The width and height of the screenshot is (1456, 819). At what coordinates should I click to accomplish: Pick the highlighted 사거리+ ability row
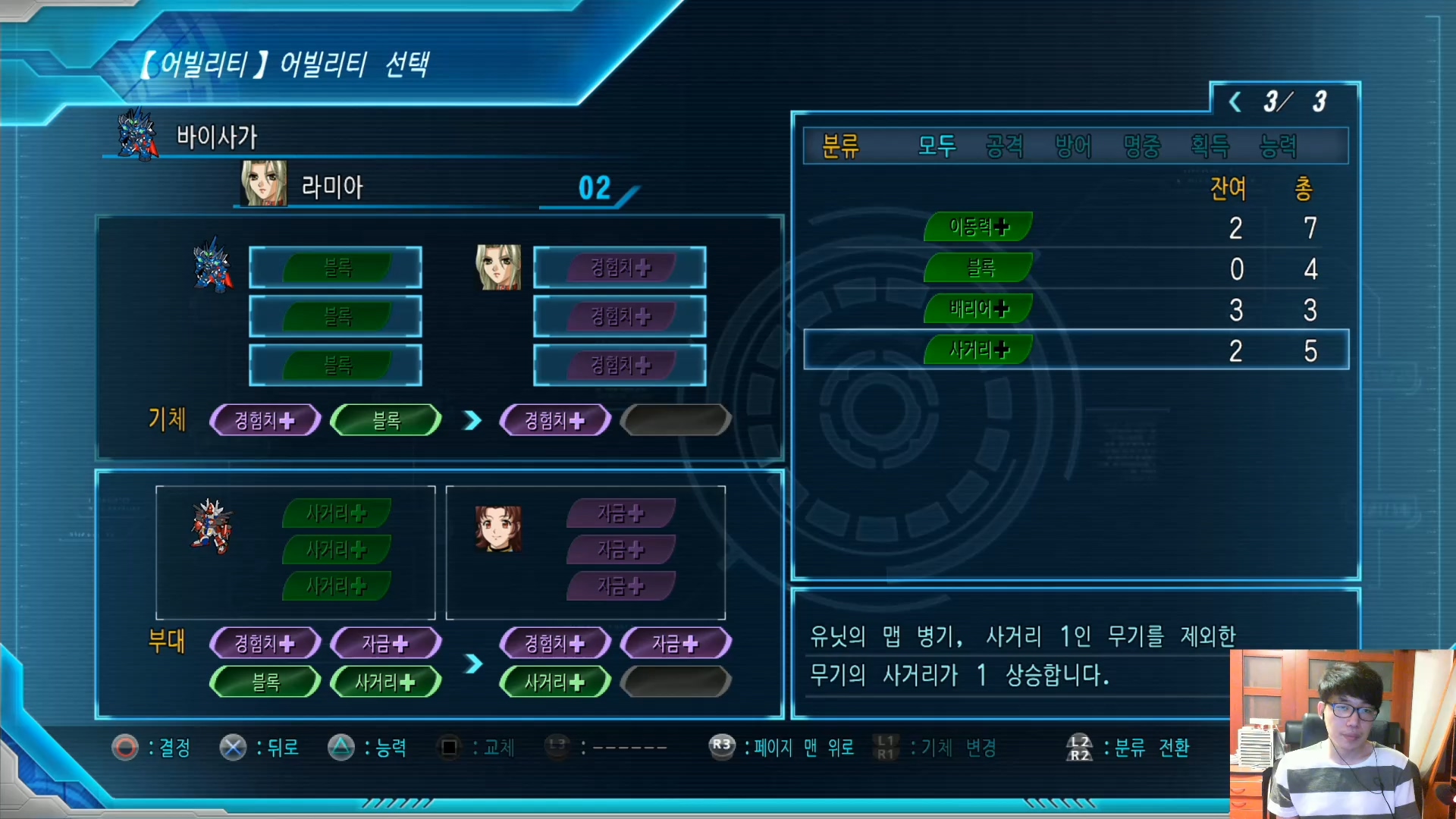coord(978,350)
